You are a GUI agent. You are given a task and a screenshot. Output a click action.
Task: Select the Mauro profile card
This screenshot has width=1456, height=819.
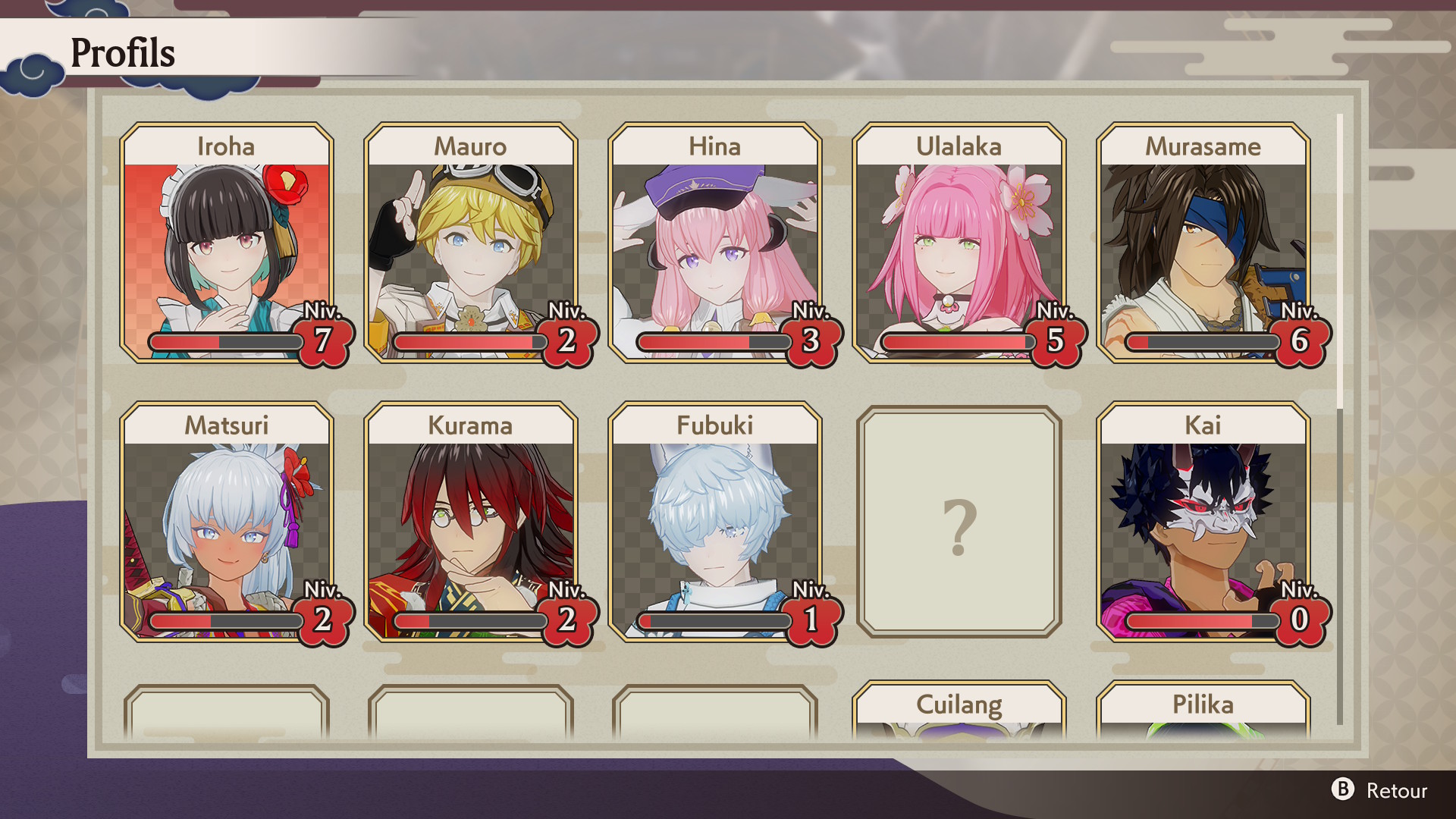point(471,243)
